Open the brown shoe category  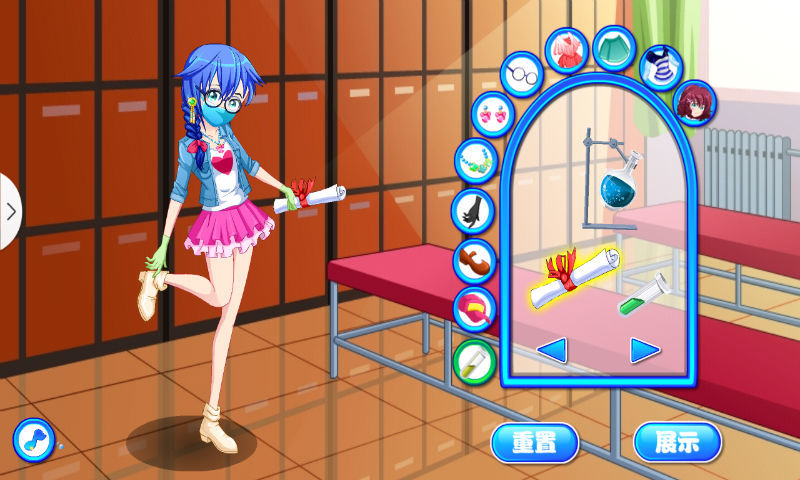(474, 260)
